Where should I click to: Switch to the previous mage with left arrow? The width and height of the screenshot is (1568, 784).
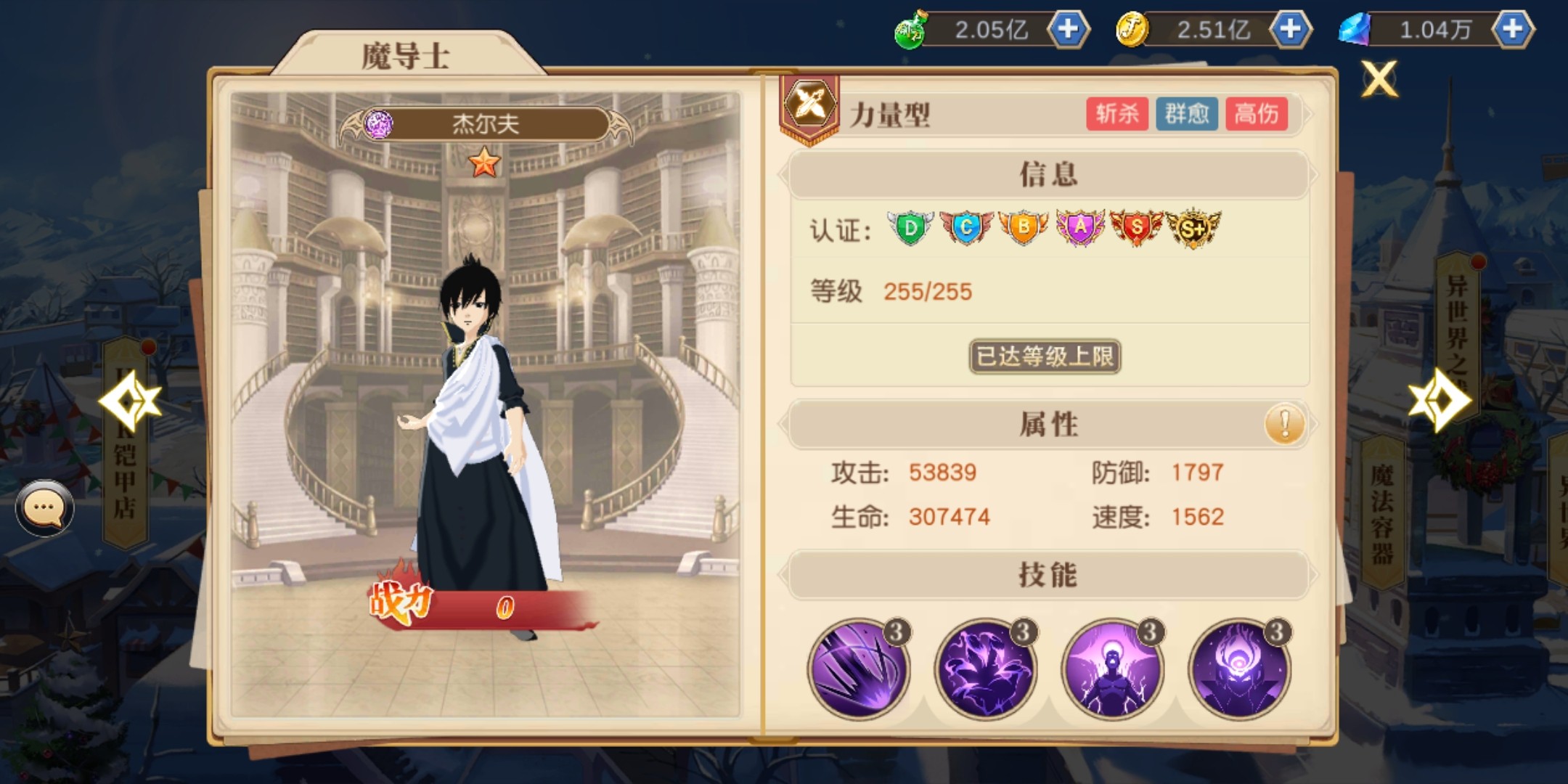pos(129,401)
